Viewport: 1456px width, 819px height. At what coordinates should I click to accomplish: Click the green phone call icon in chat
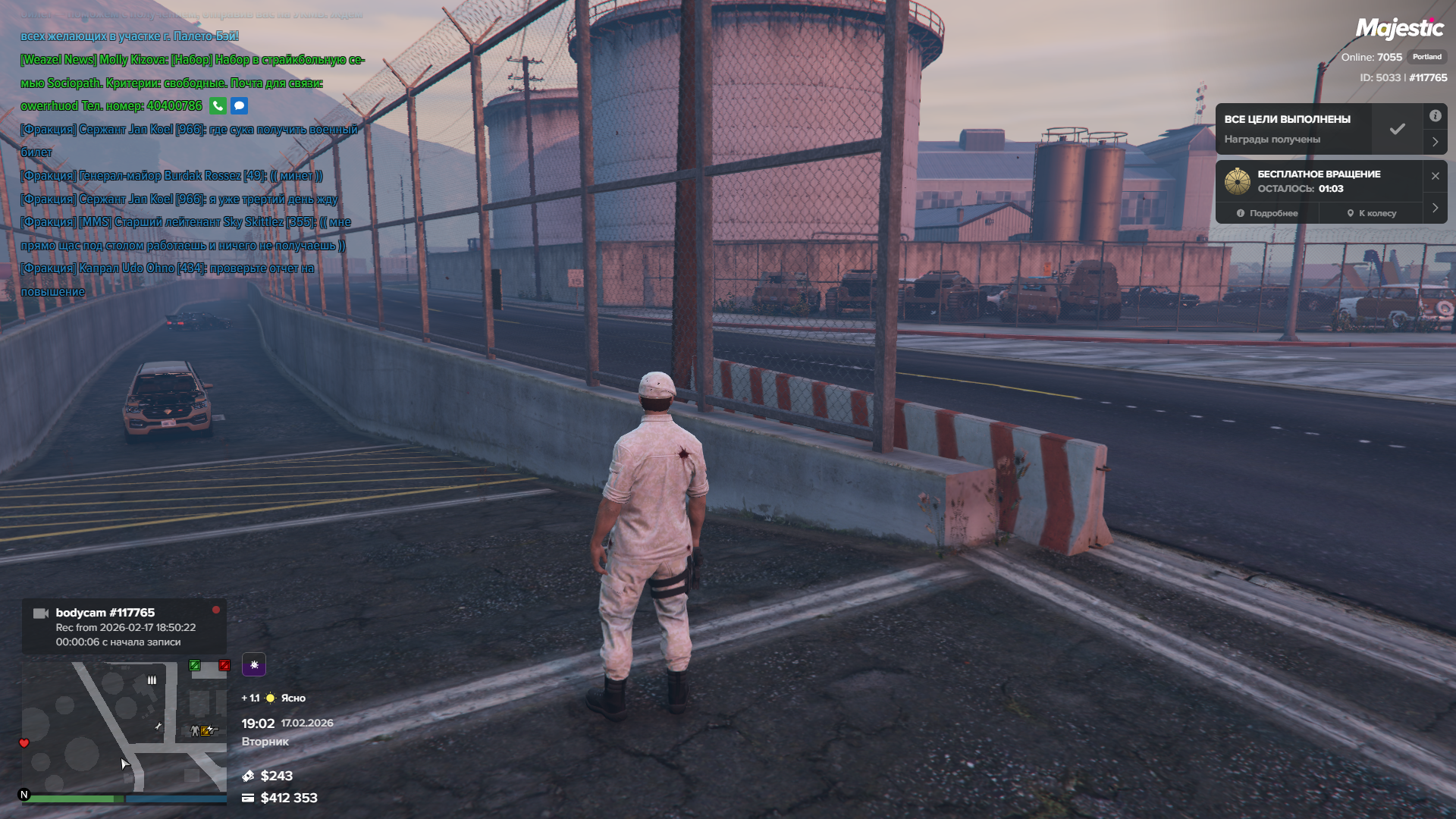(x=218, y=106)
